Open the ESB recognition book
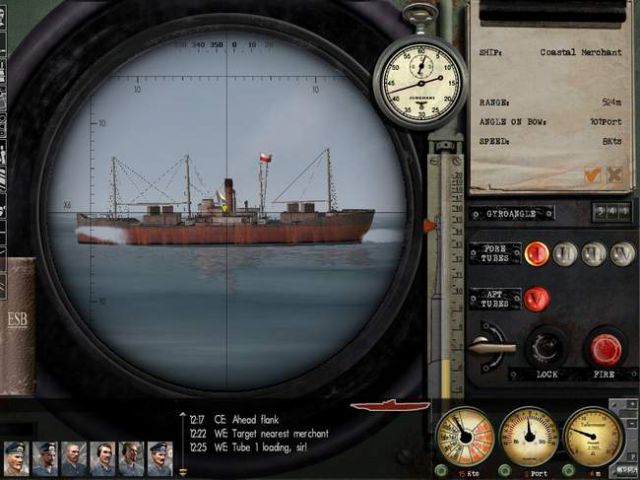The image size is (640, 480). (18, 325)
